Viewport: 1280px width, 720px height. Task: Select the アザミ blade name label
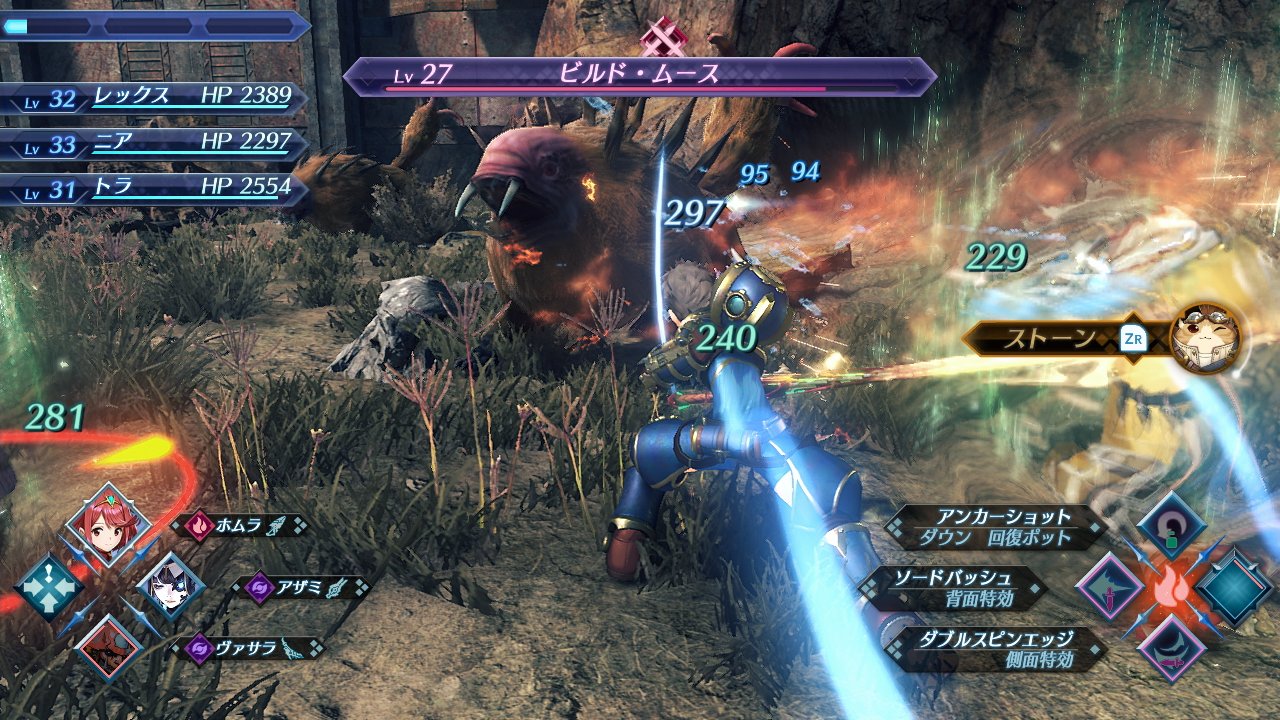tap(300, 587)
